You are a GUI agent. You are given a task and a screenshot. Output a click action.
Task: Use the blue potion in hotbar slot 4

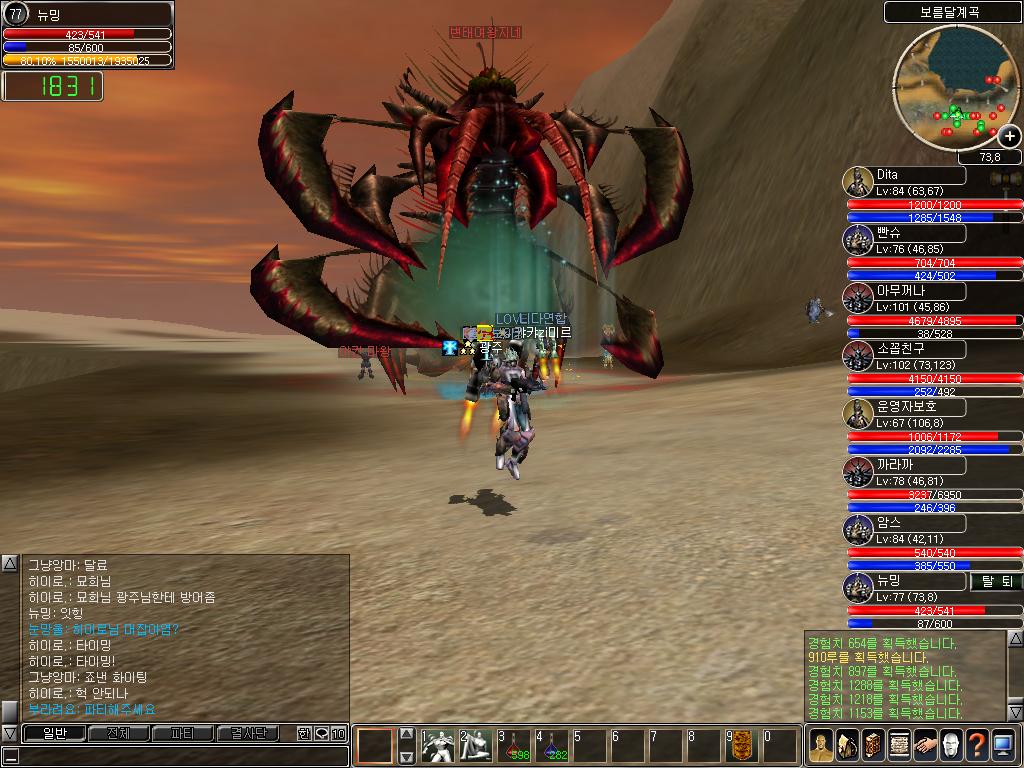coord(552,746)
